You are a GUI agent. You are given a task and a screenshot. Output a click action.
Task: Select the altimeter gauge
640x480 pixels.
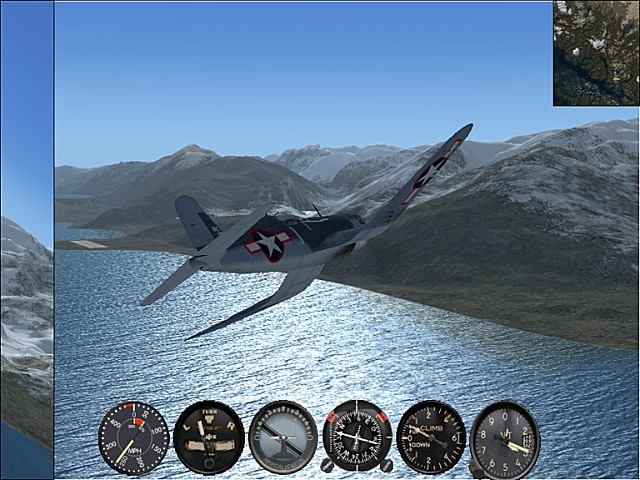tap(505, 439)
